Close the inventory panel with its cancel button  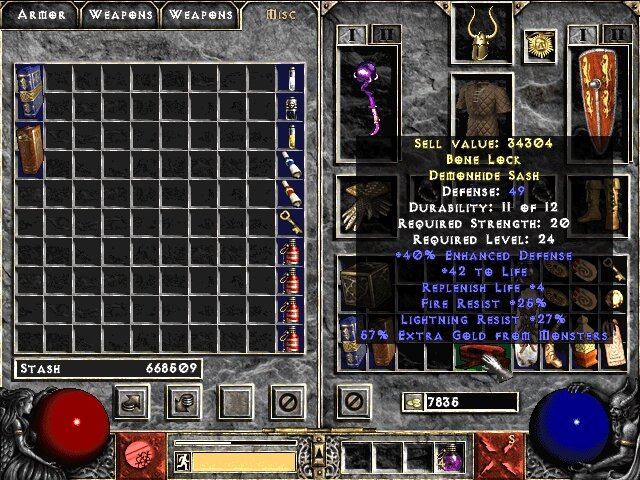(x=352, y=402)
